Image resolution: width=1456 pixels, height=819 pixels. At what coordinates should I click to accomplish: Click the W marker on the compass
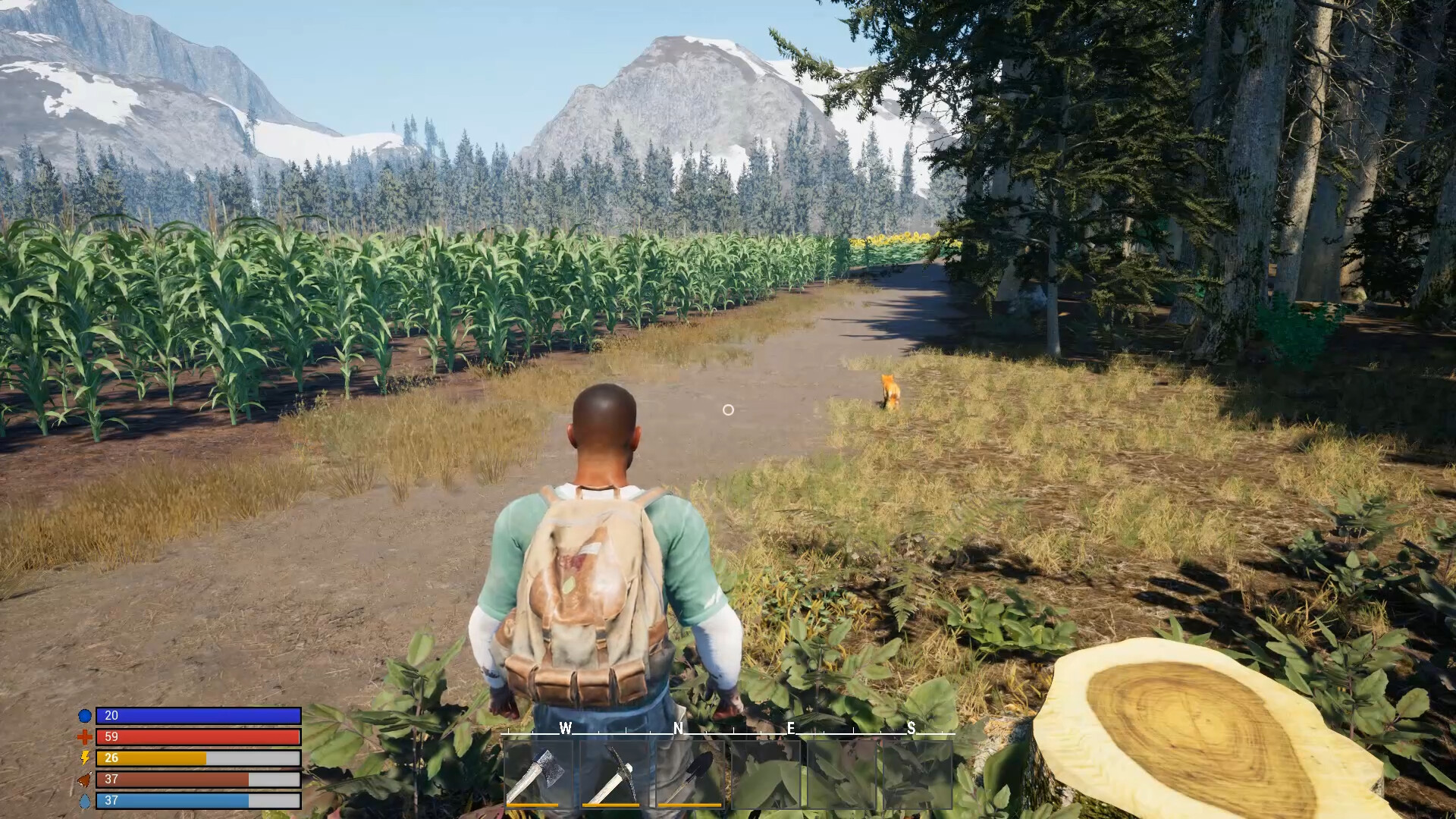tap(564, 729)
